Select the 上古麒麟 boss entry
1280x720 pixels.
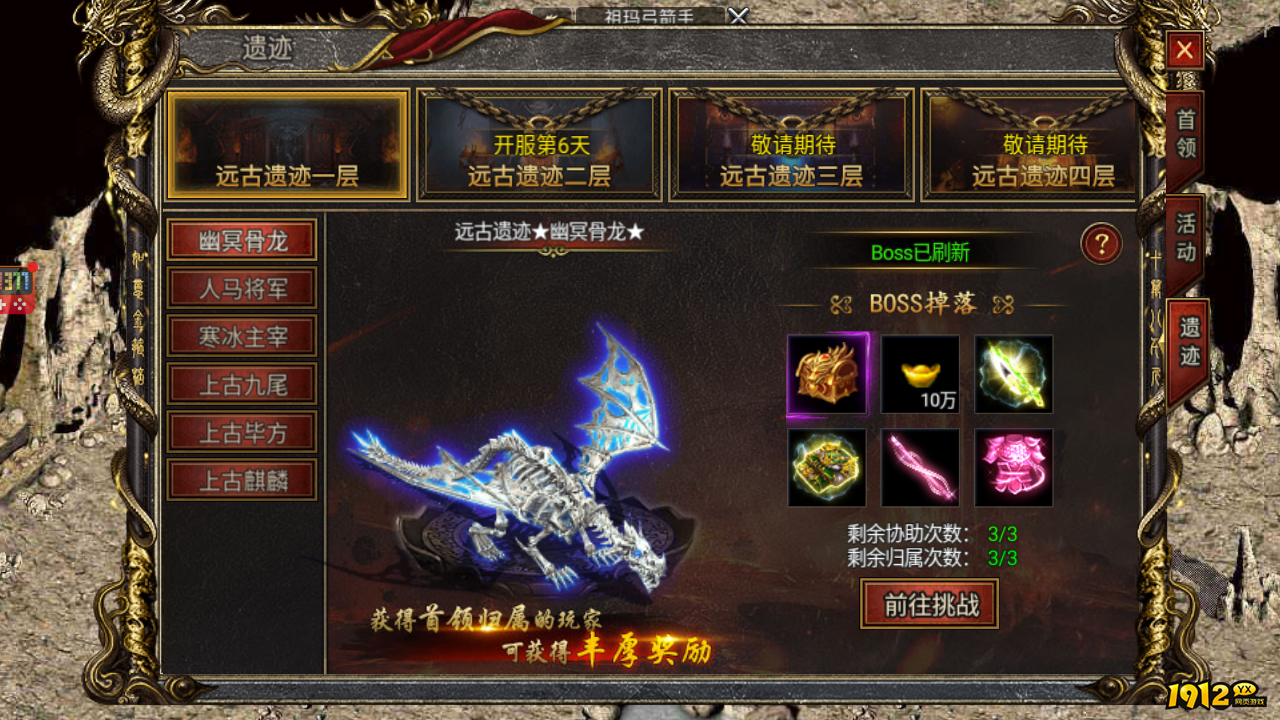point(243,480)
